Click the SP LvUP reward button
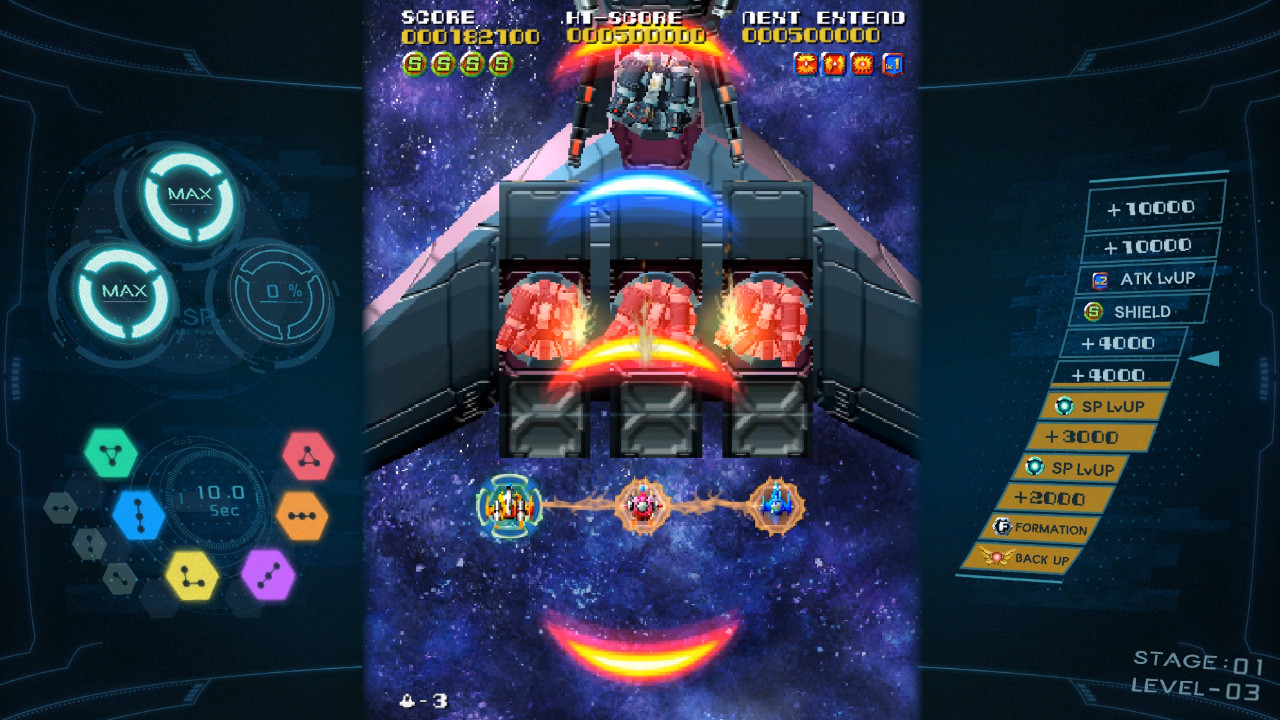The image size is (1280, 720). click(x=1100, y=406)
